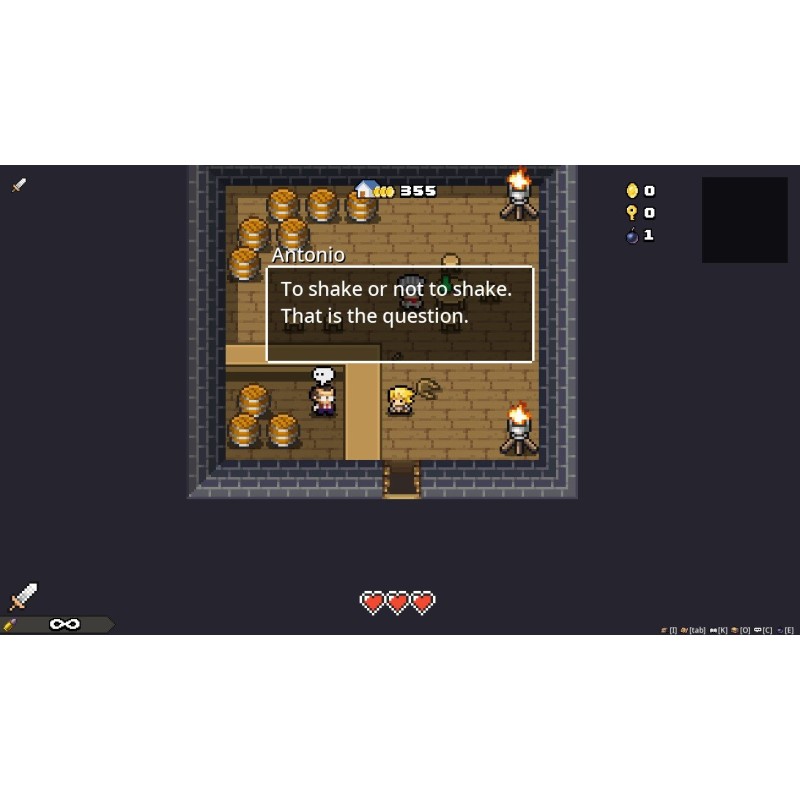Select the equipped sword weapon icon

pos(23,597)
